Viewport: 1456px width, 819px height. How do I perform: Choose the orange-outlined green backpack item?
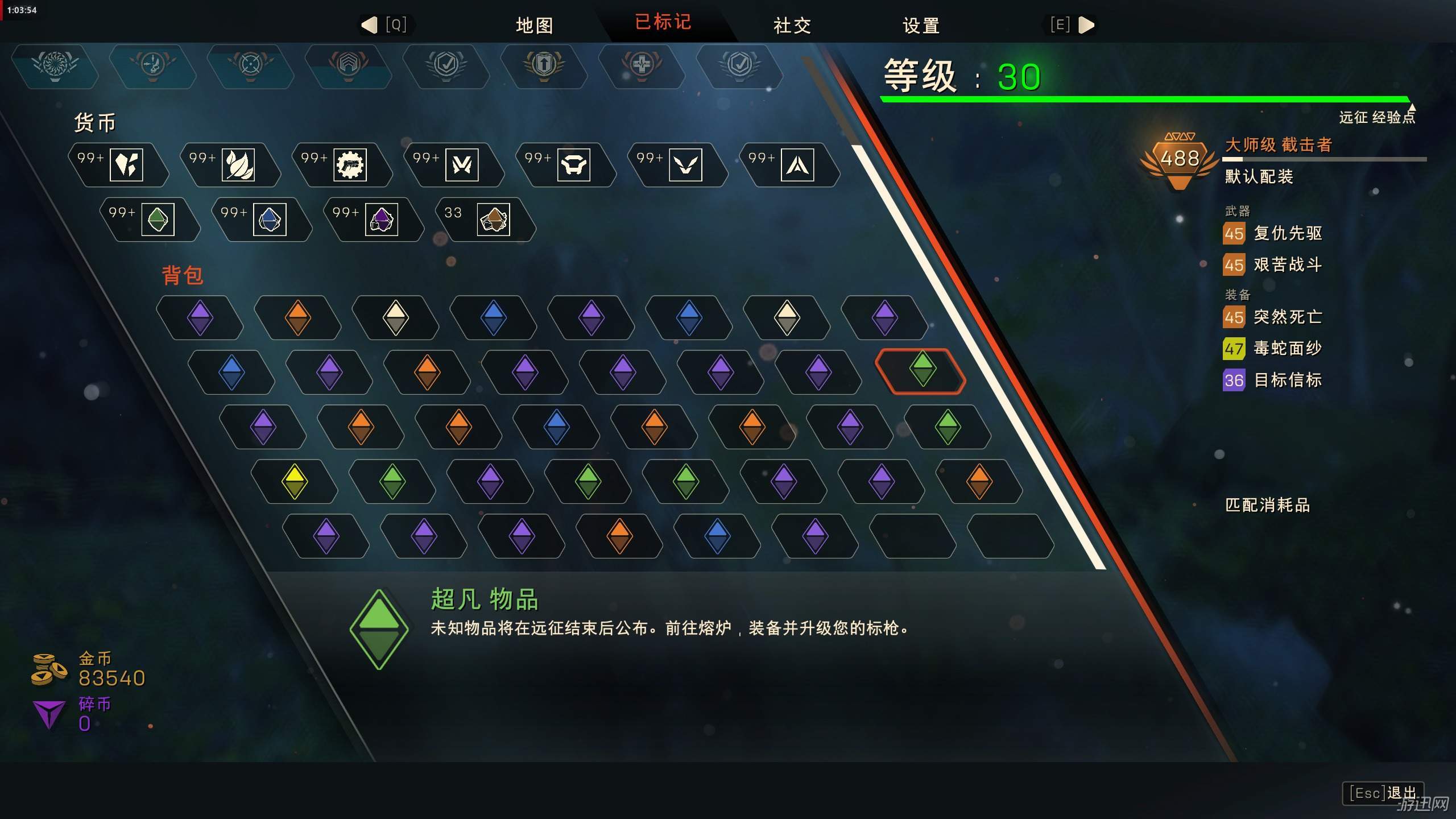(921, 371)
